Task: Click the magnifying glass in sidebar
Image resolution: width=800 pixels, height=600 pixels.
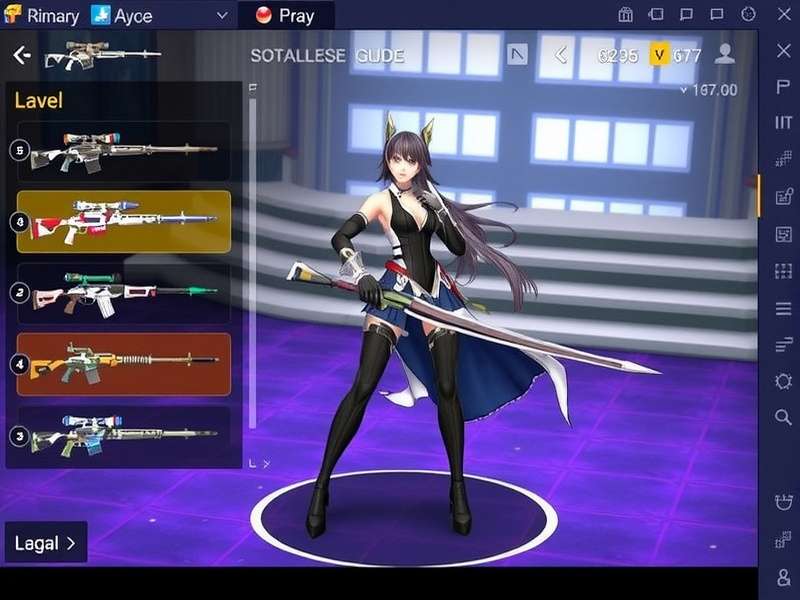Action: pos(783,417)
